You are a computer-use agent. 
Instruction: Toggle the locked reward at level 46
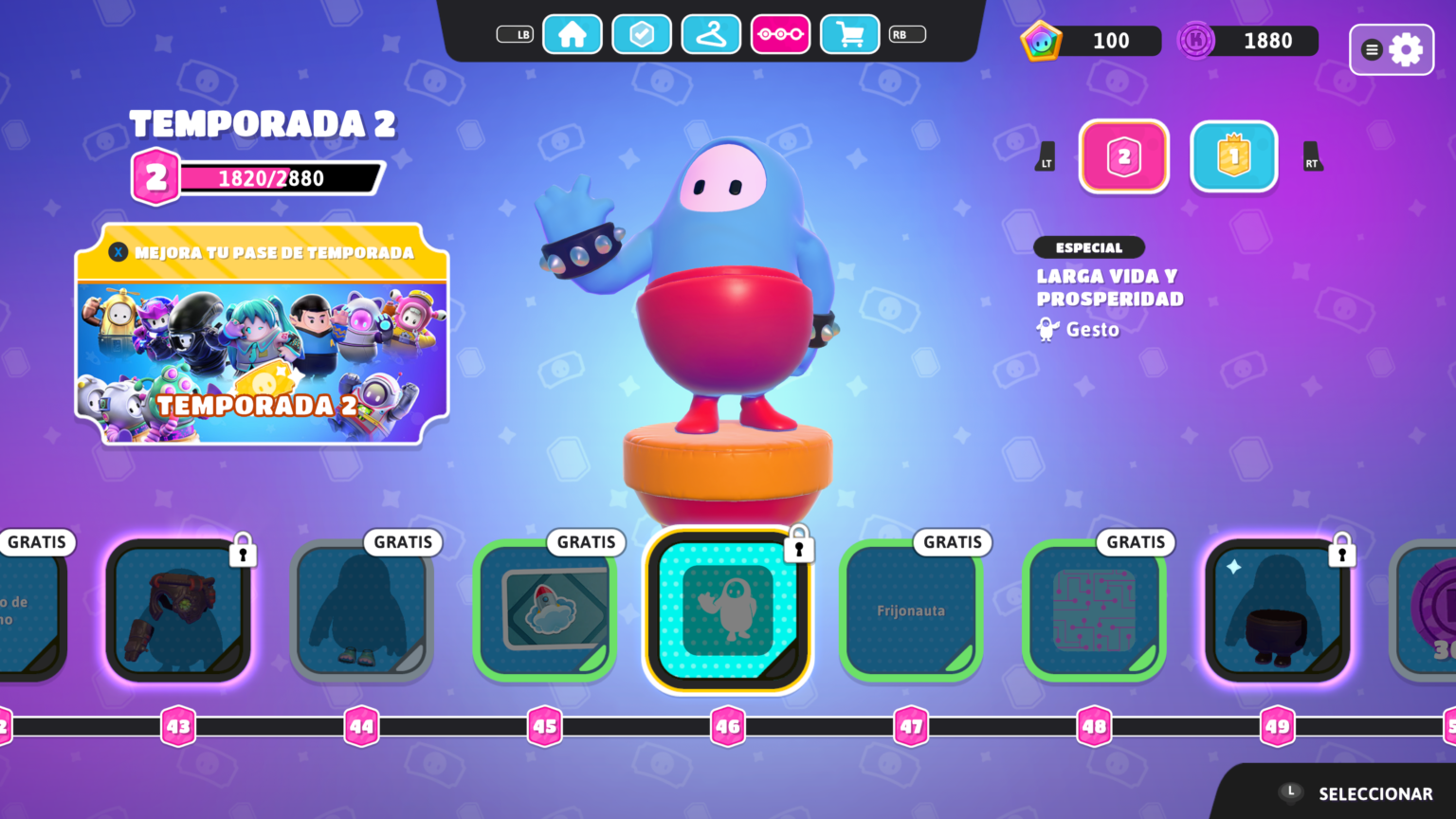click(728, 610)
